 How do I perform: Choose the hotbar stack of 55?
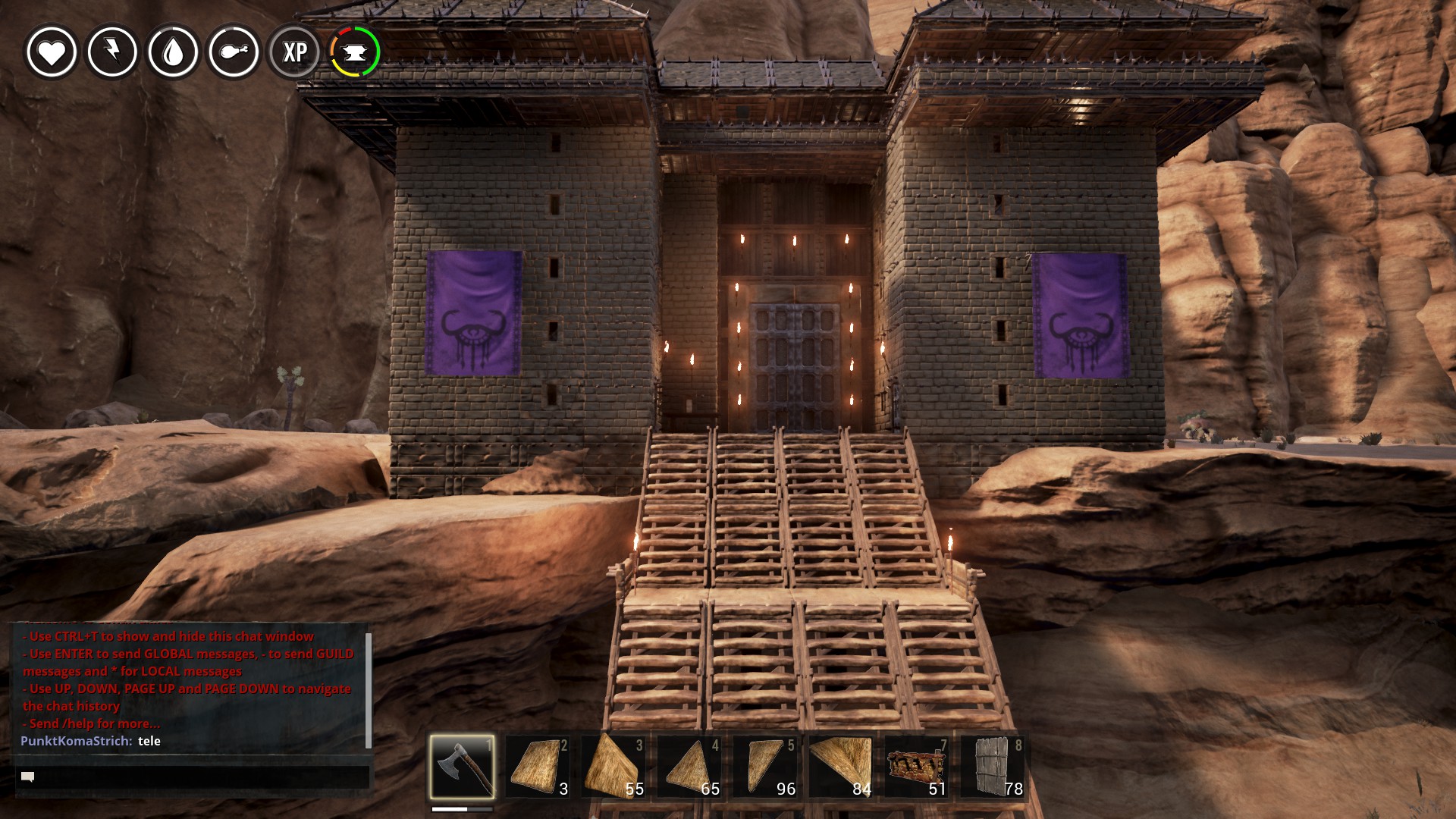click(x=613, y=766)
